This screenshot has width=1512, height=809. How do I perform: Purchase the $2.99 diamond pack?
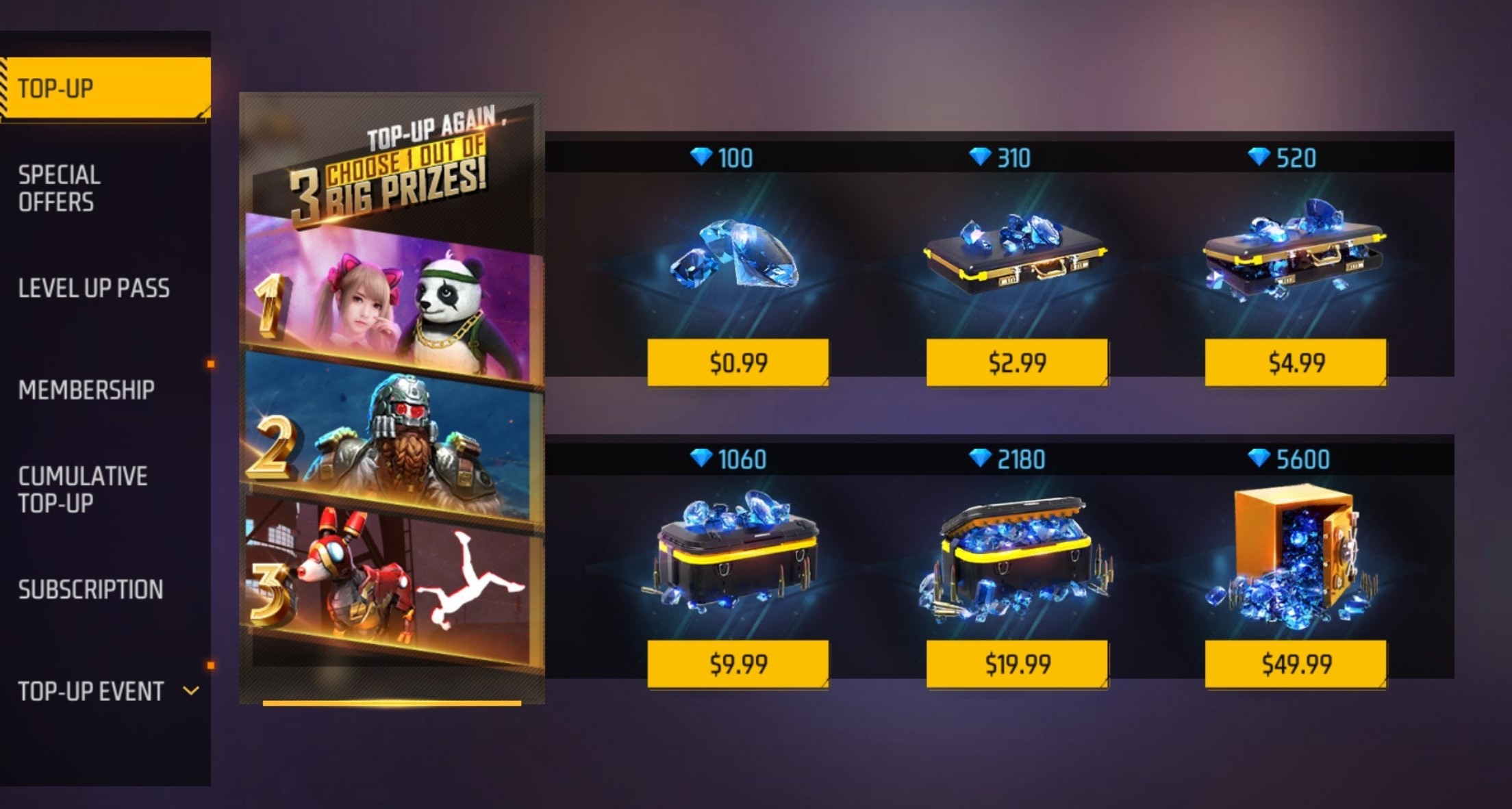(x=1017, y=362)
